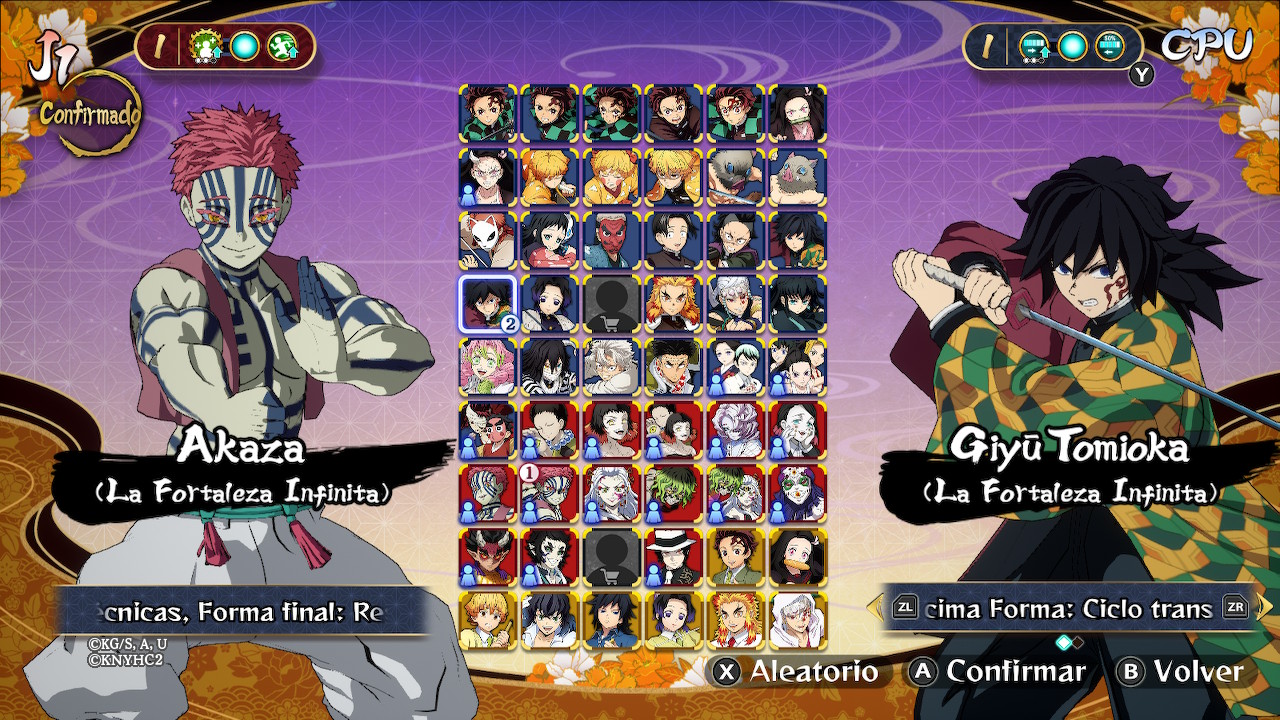Select Nezuko with the bamboo muzzle
The width and height of the screenshot is (1280, 720).
point(798,113)
